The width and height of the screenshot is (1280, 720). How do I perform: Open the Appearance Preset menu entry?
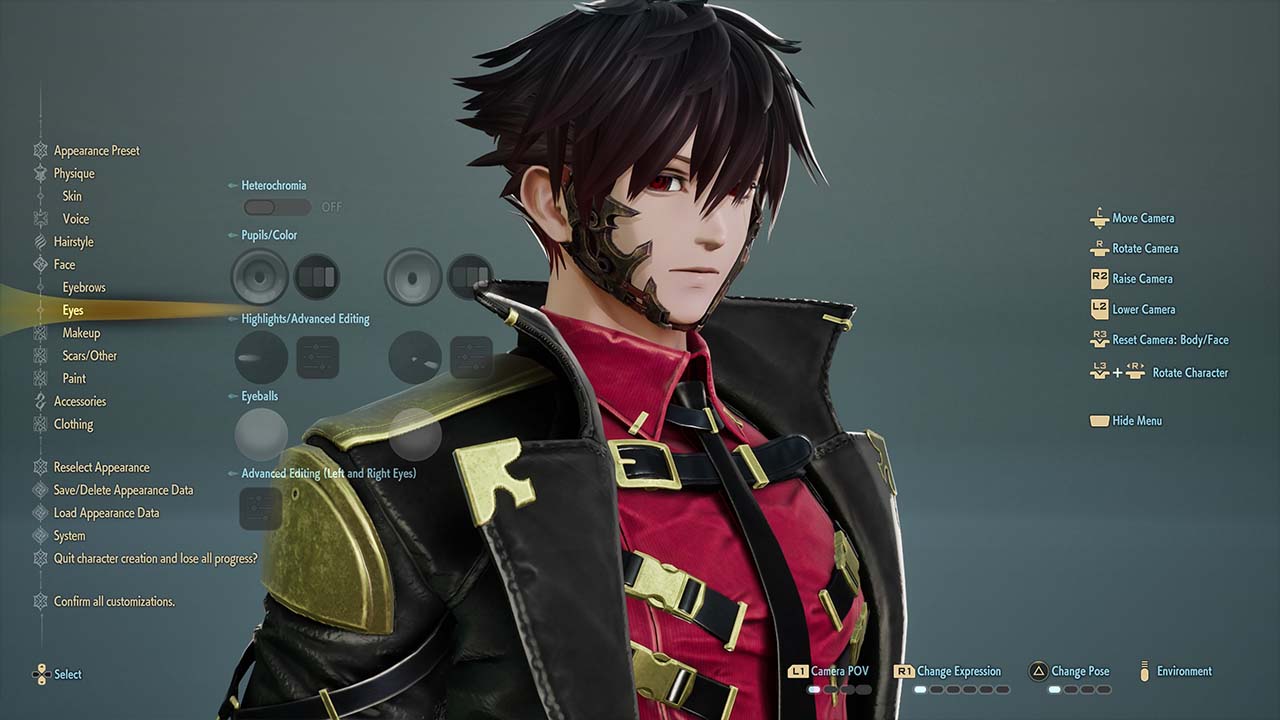(x=96, y=151)
